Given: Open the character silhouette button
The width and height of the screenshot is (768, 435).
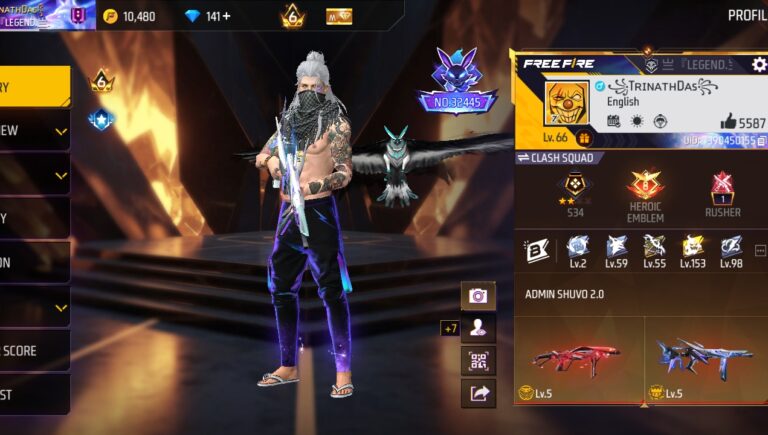Looking at the screenshot, I should click(x=478, y=327).
